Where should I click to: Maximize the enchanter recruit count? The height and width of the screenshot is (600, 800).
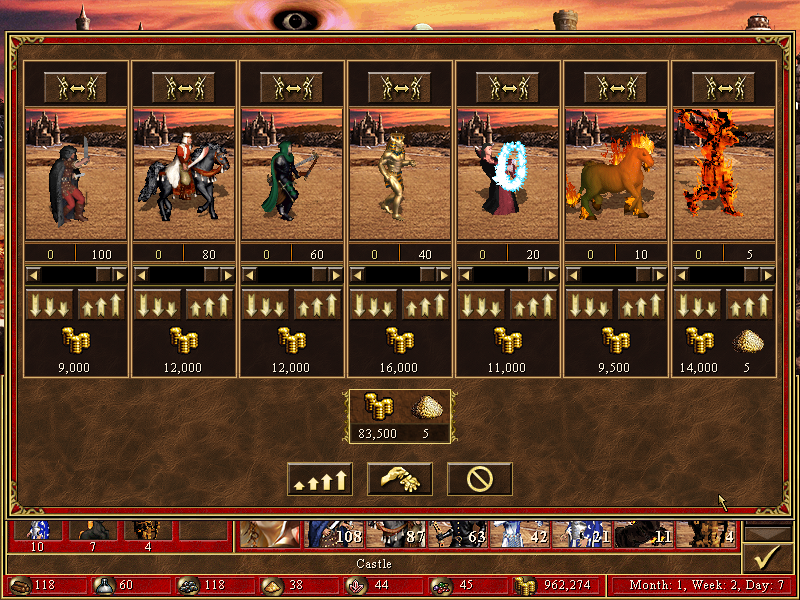coord(534,304)
